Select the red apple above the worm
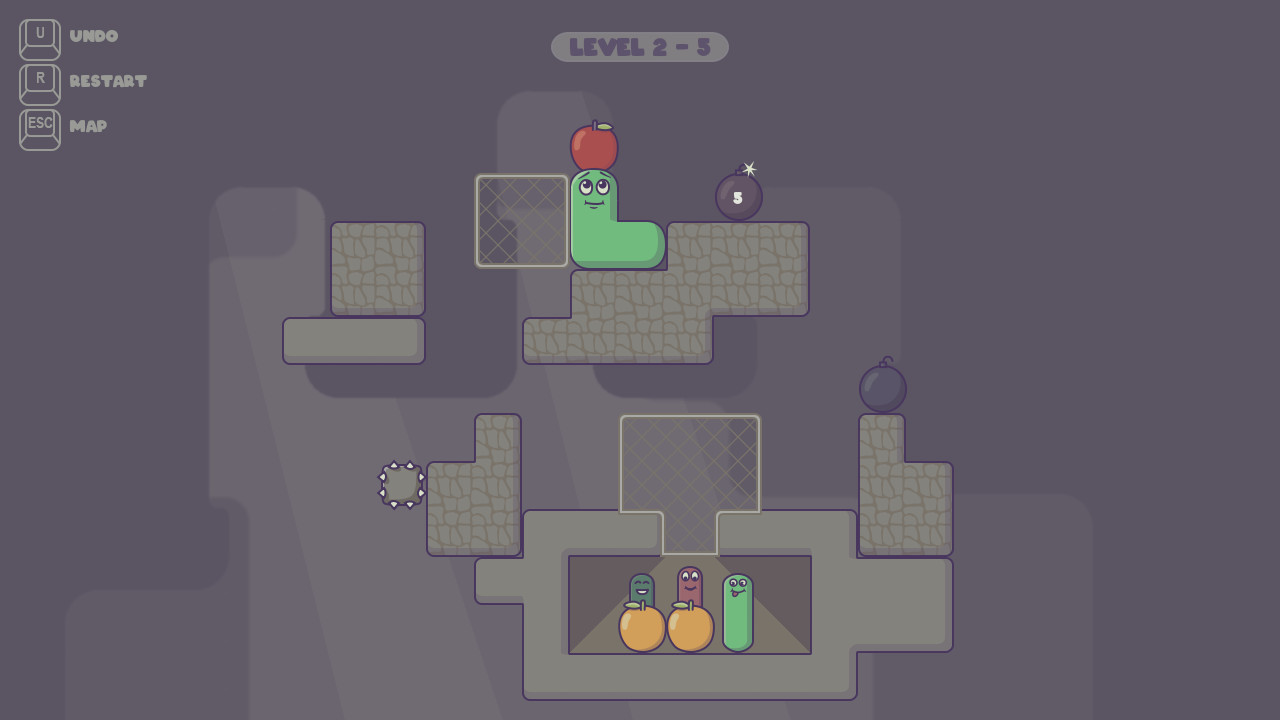Image resolution: width=1280 pixels, height=720 pixels. pyautogui.click(x=594, y=145)
